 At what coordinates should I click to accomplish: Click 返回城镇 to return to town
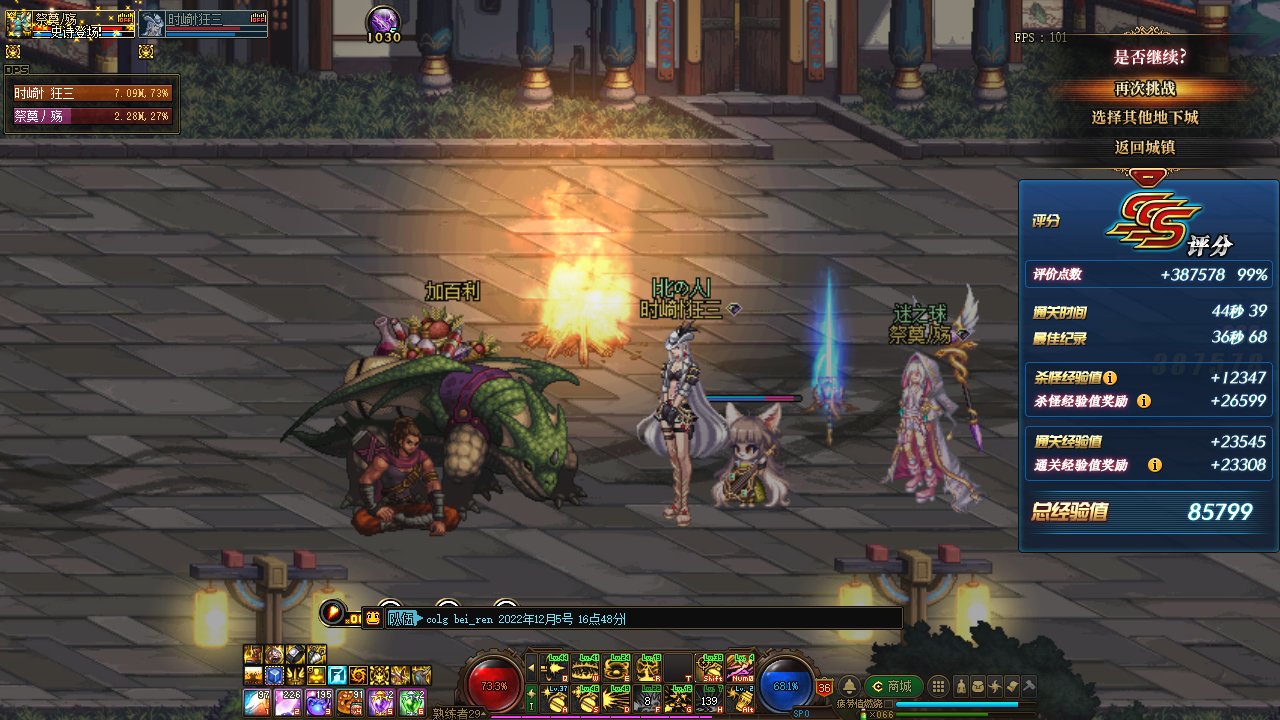pos(1145,147)
